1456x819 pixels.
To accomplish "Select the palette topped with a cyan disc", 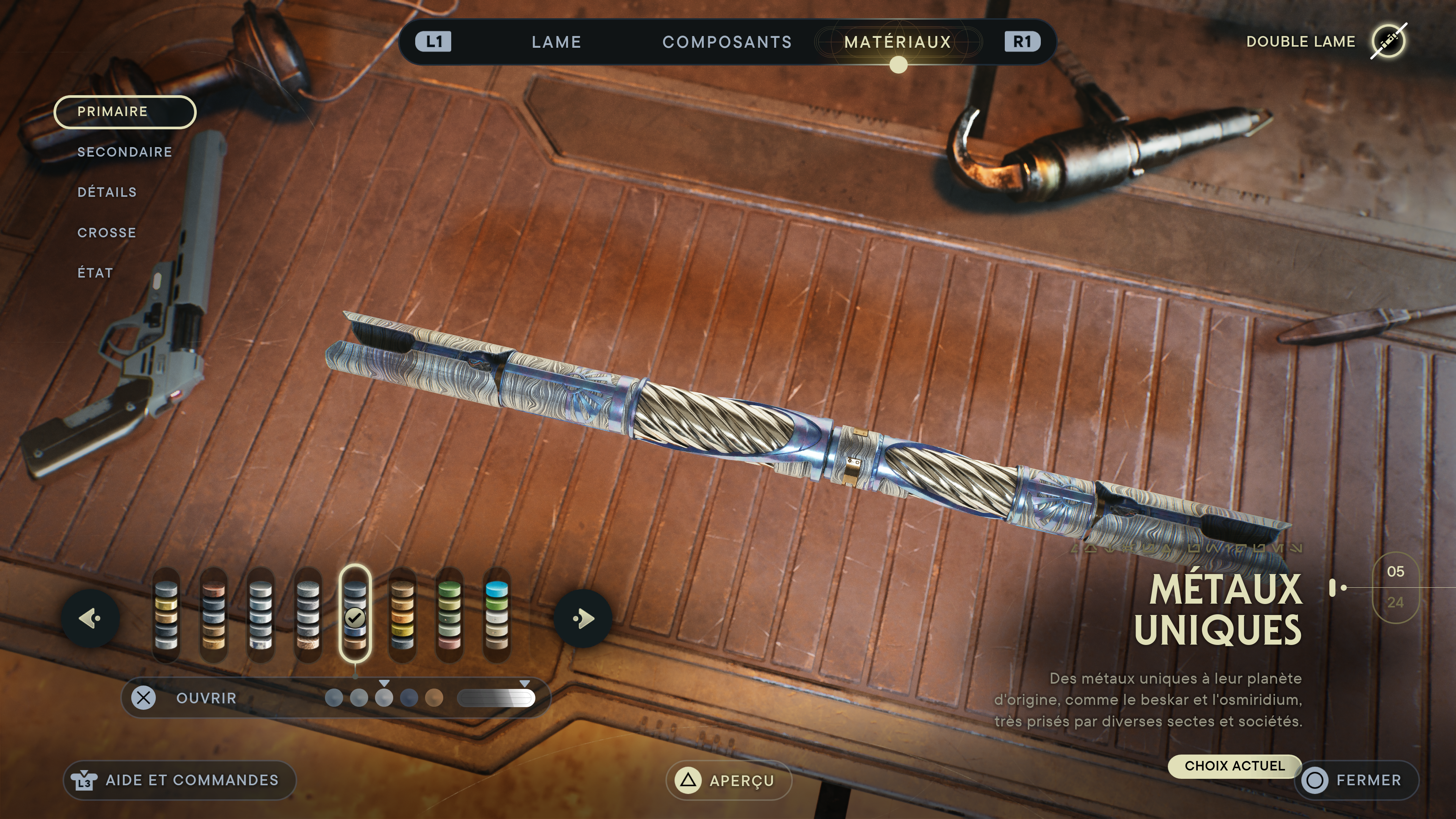I will click(497, 616).
